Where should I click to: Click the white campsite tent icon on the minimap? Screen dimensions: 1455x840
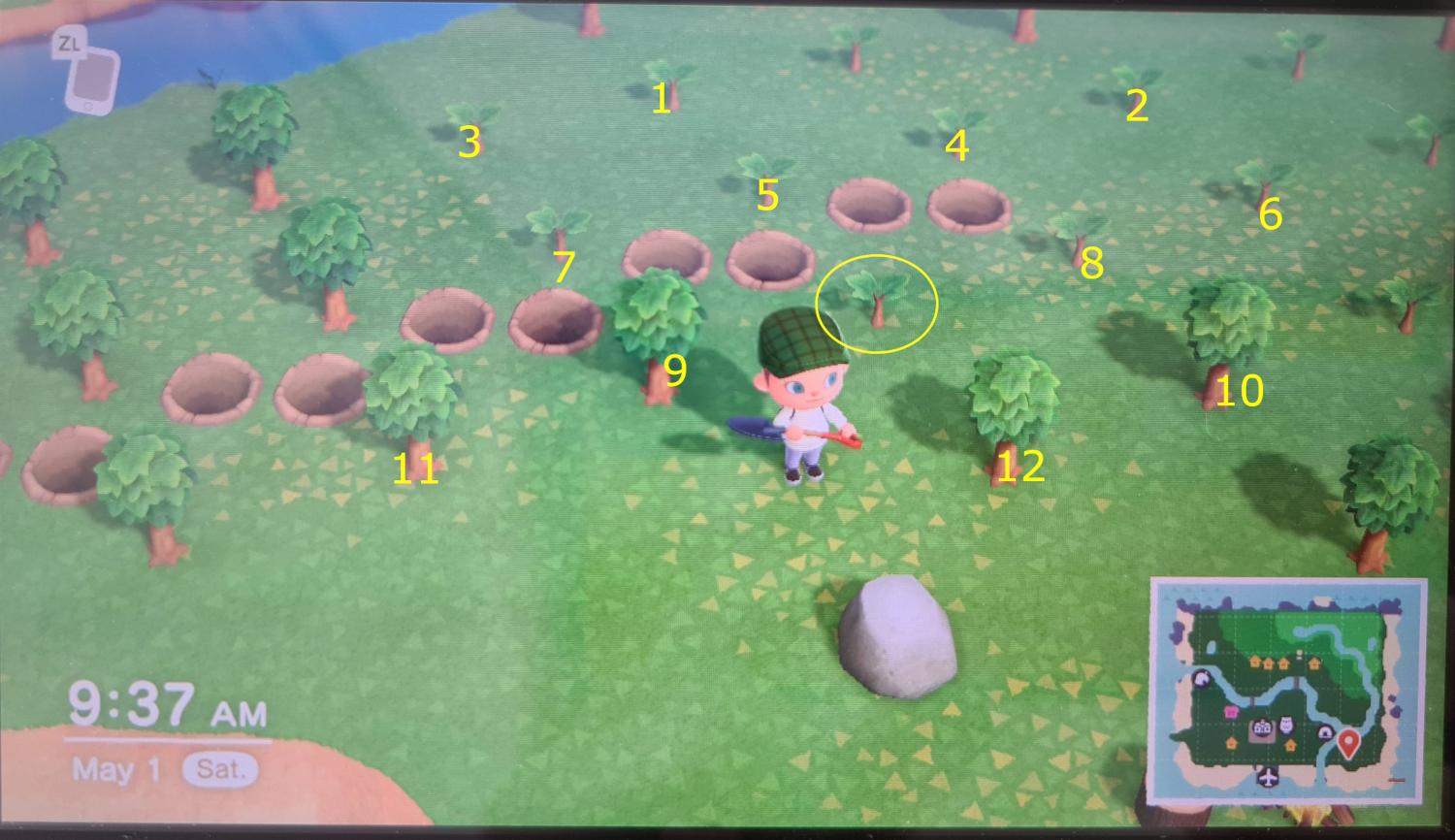point(1202,679)
